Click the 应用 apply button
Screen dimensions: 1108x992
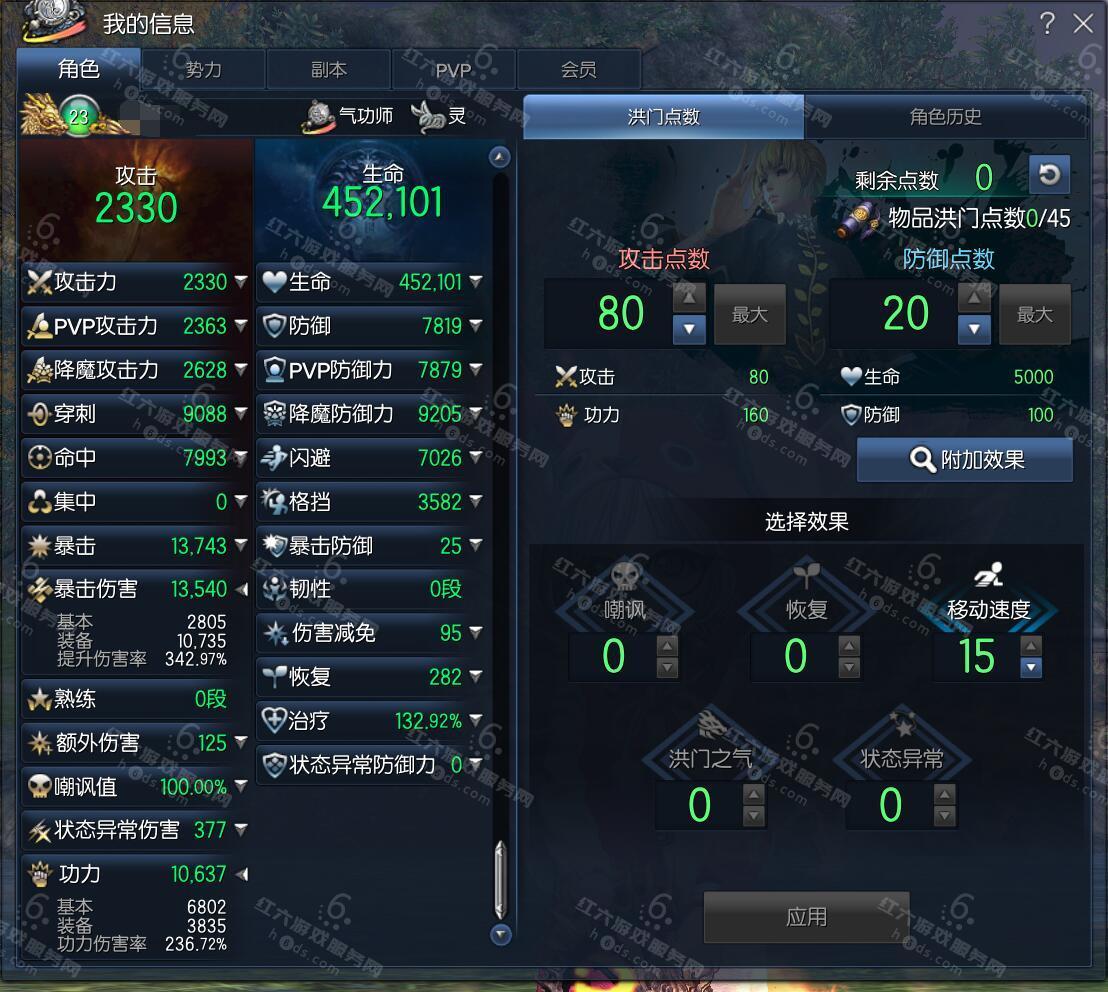click(806, 917)
